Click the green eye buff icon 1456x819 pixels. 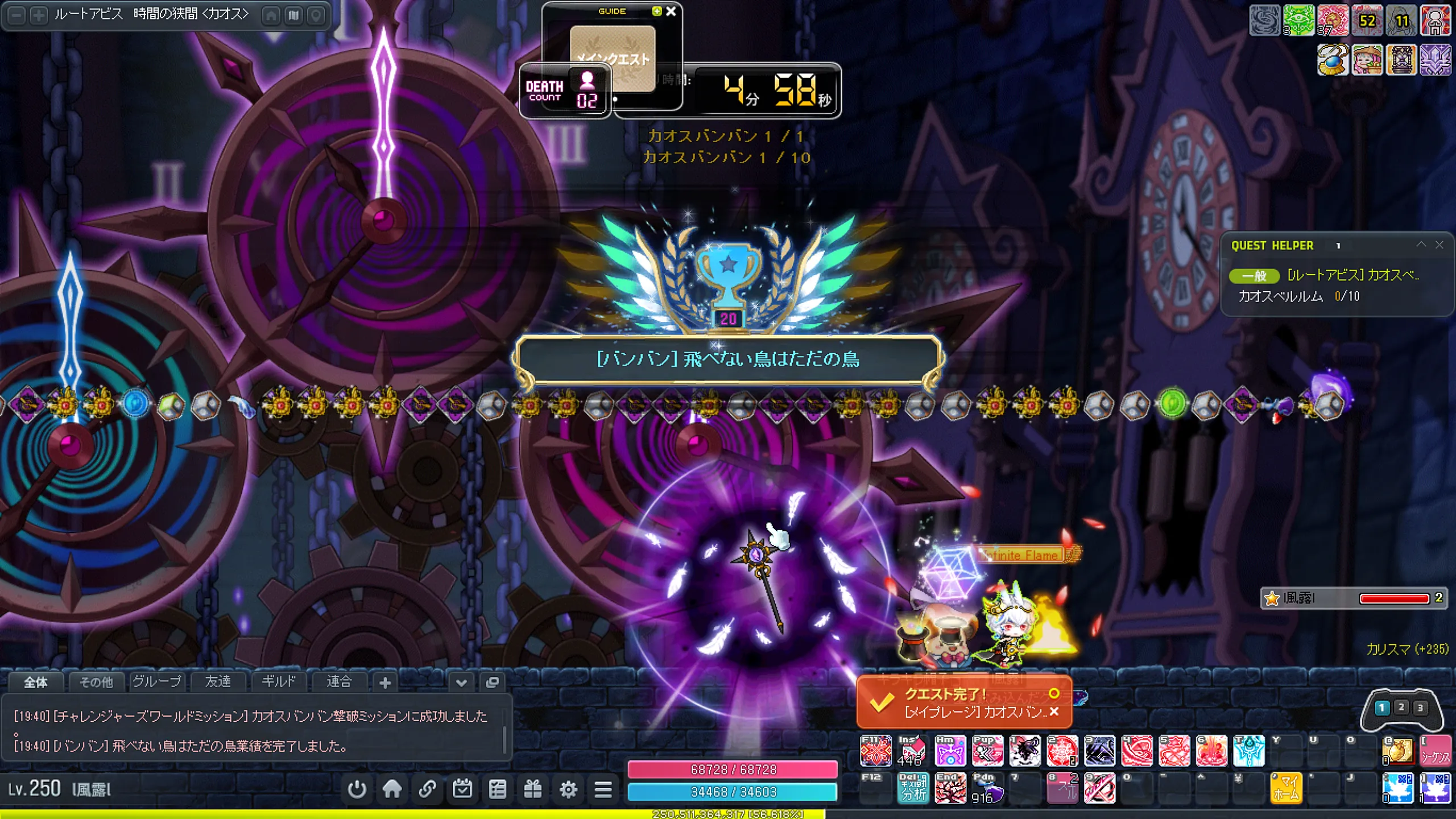(1299, 20)
